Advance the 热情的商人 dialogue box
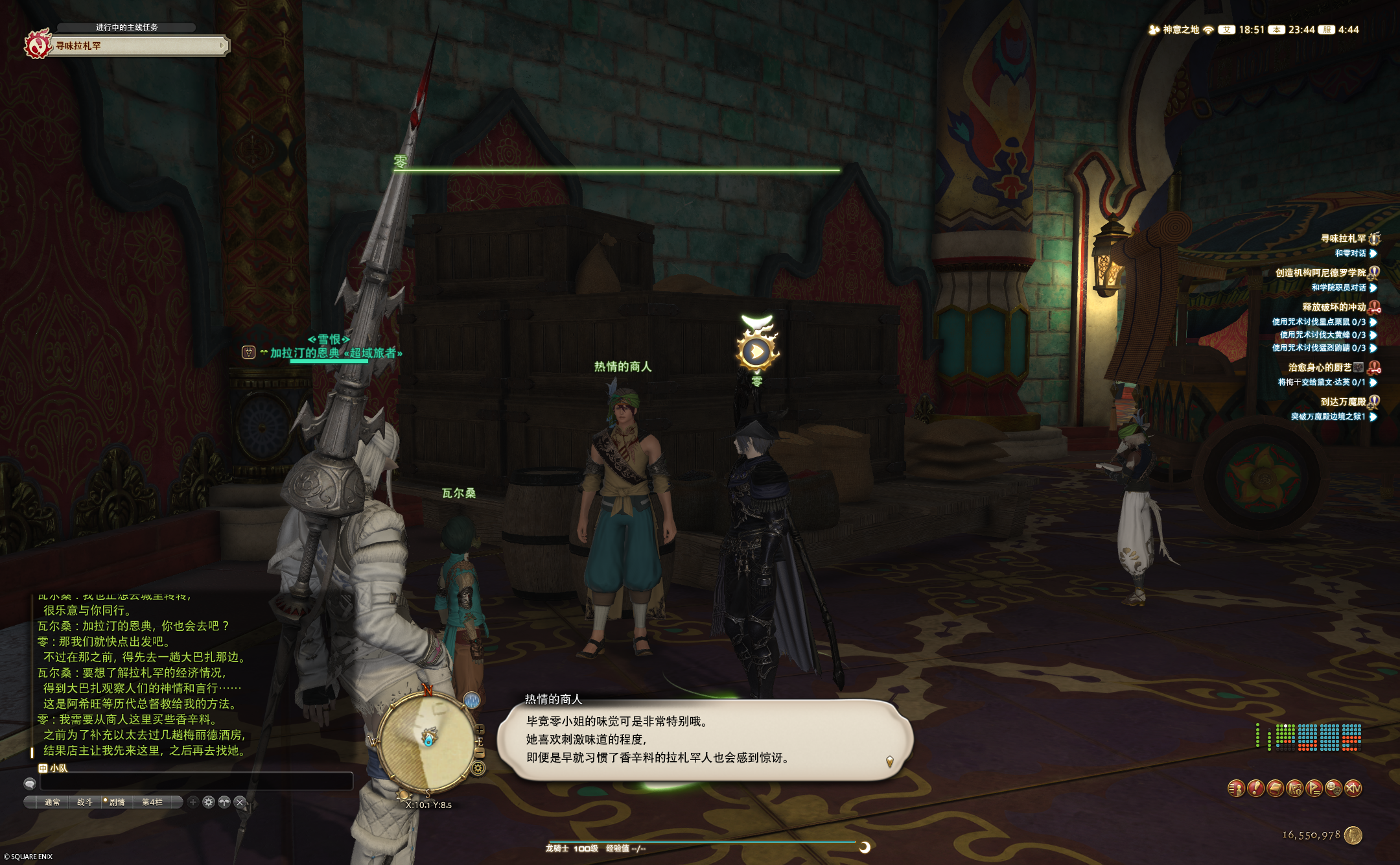Screen dimensions: 1400x865 point(705,739)
